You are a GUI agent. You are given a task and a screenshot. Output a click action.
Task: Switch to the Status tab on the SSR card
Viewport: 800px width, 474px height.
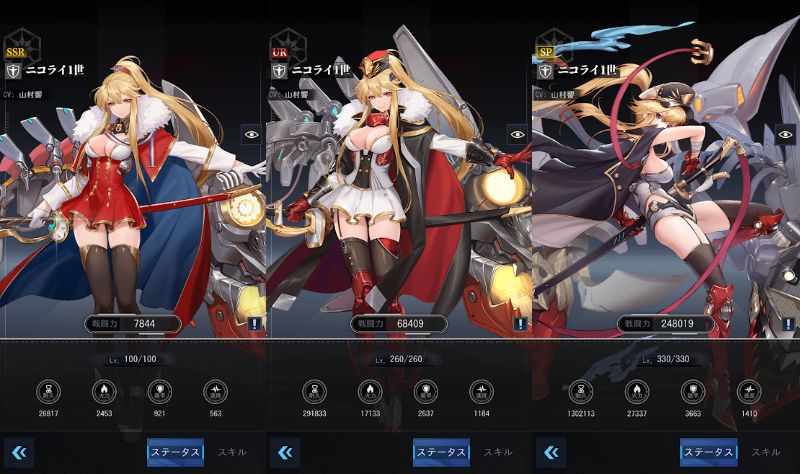pos(175,452)
